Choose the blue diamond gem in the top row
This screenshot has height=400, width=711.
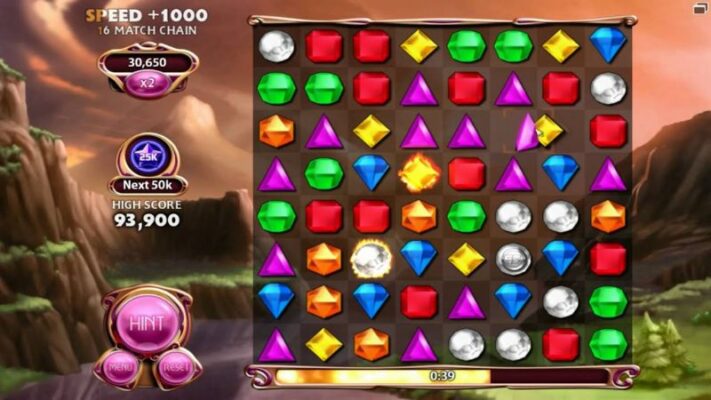tap(607, 44)
